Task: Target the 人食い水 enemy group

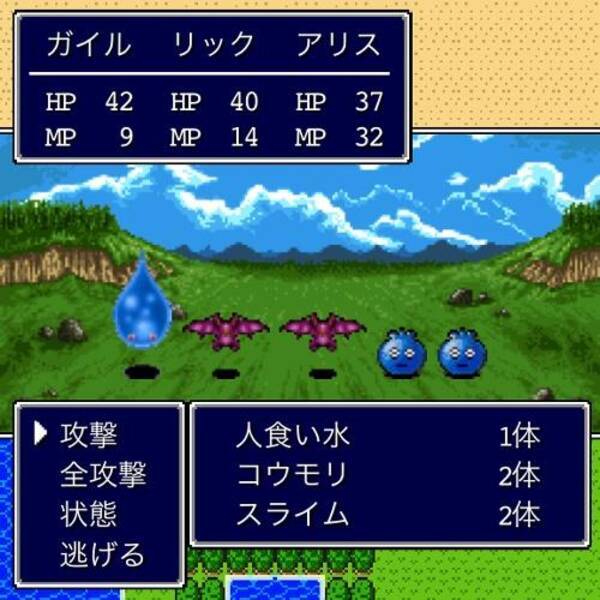Action: (293, 437)
